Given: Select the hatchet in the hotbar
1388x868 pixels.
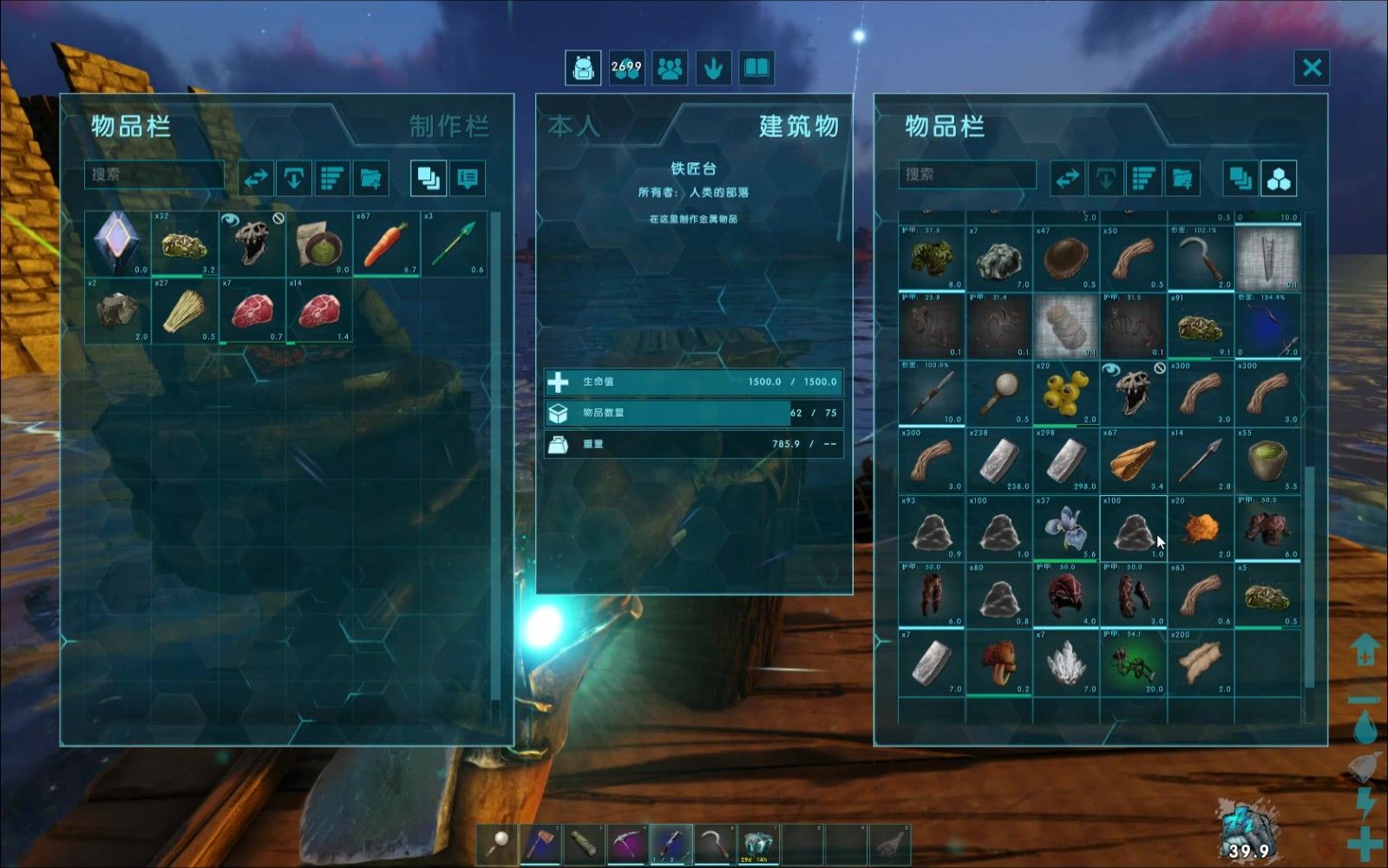Looking at the screenshot, I should (x=542, y=844).
